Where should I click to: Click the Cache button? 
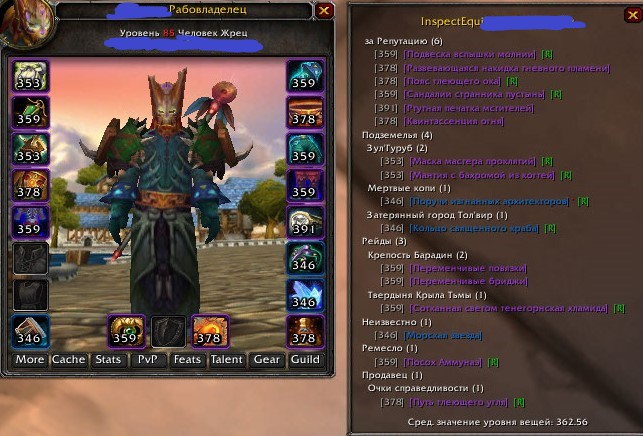coord(69,359)
